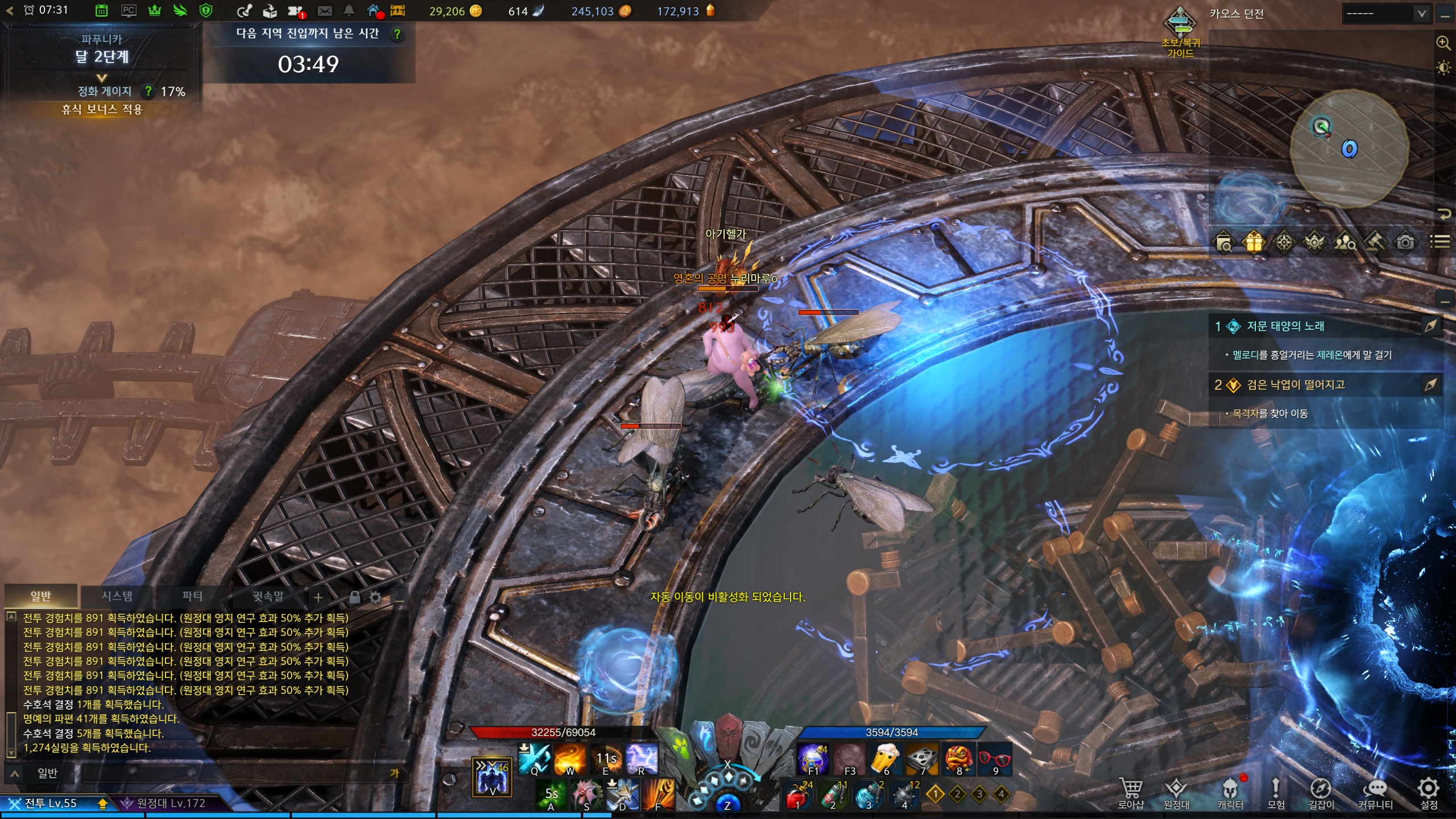Open the chat settings gear

click(x=375, y=597)
